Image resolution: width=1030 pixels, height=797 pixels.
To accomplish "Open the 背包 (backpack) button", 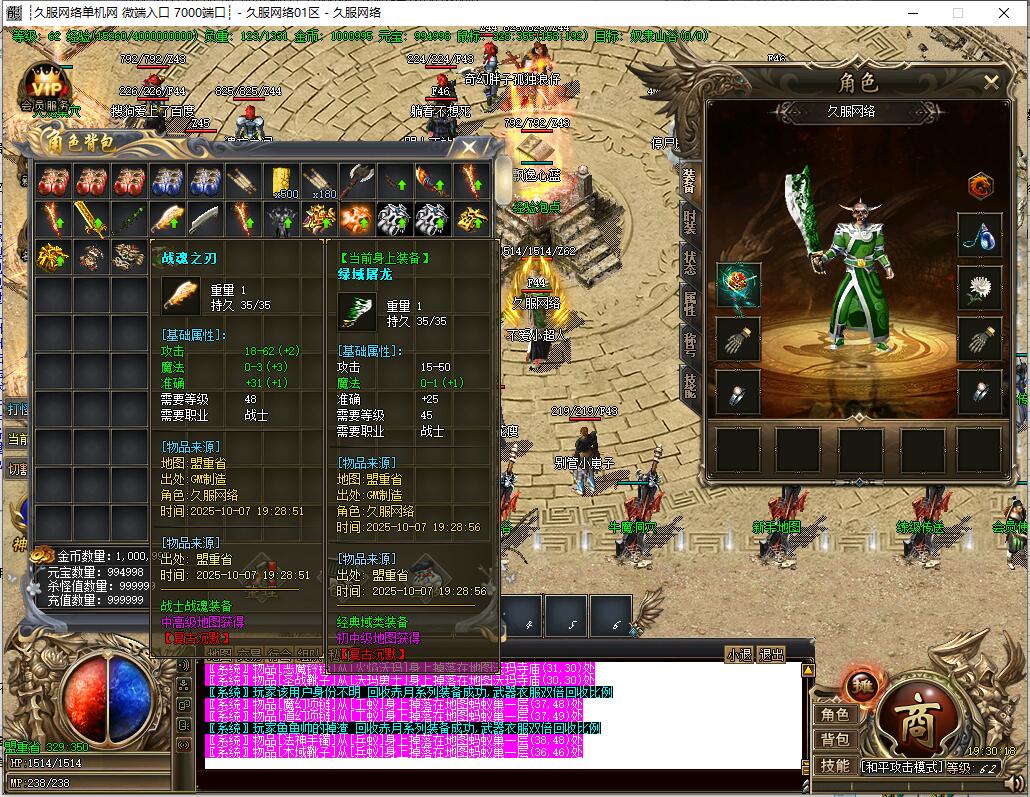I will click(x=834, y=740).
